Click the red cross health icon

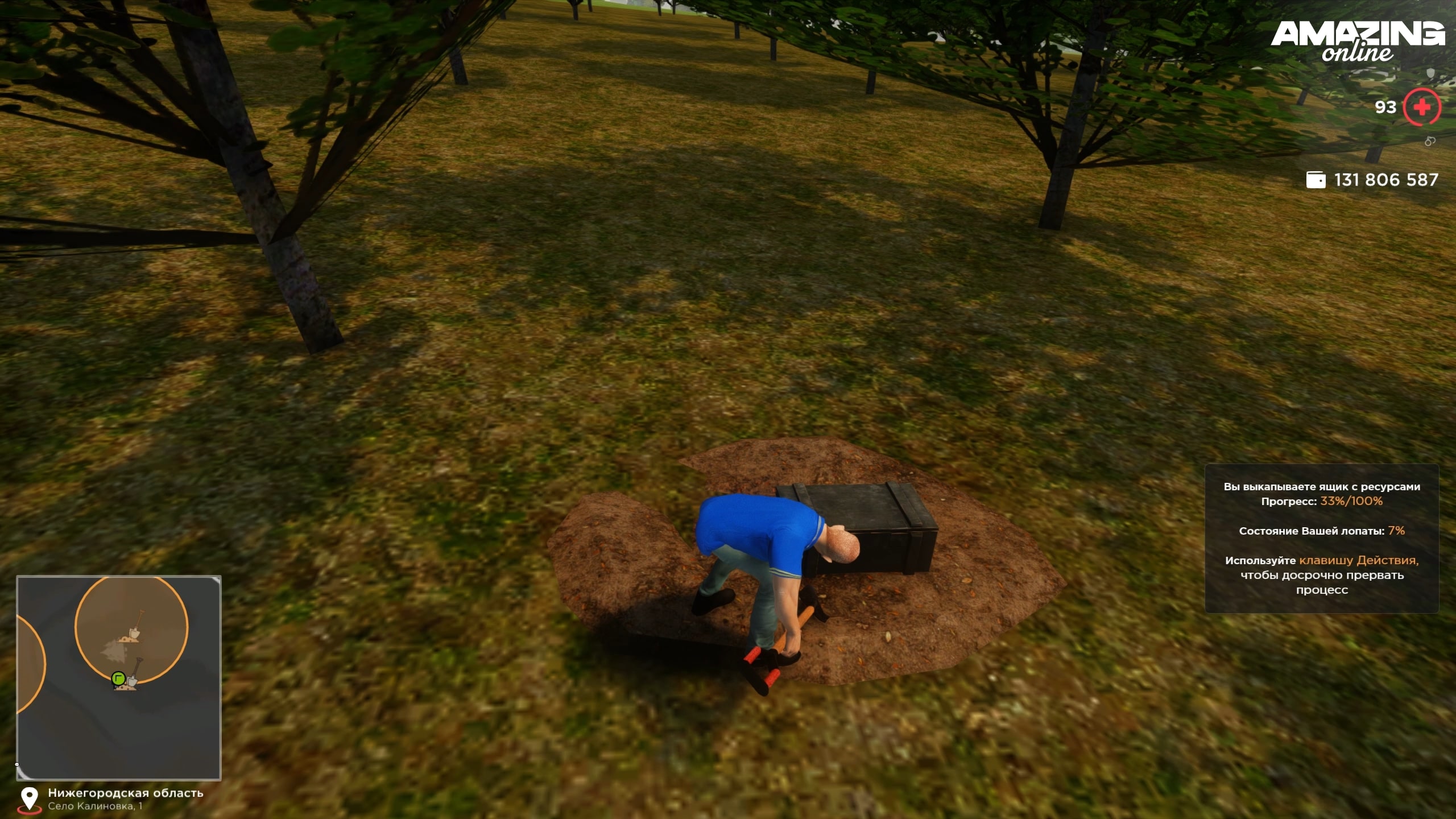[1421, 107]
